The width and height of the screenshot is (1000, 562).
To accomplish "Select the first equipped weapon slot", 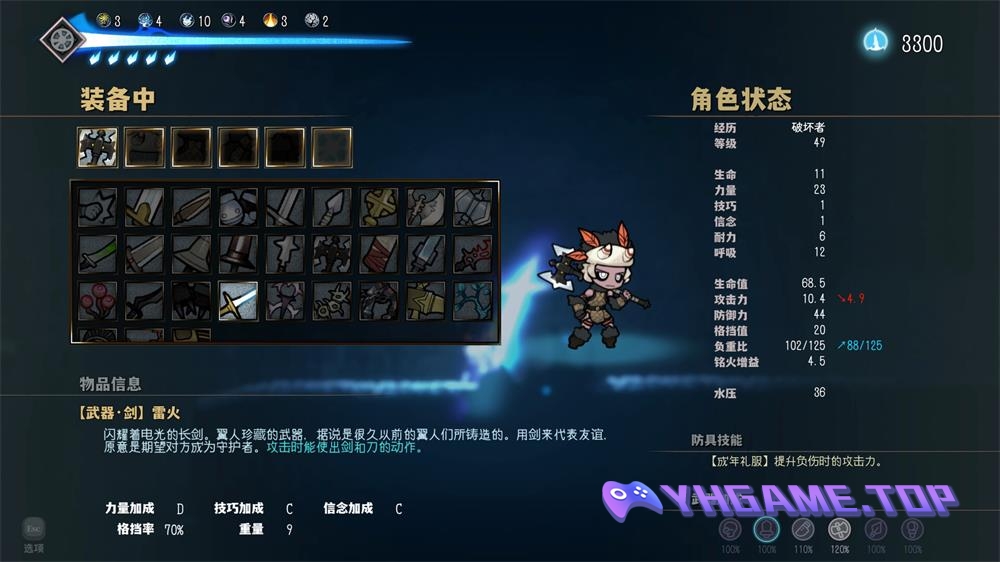I will coord(98,147).
